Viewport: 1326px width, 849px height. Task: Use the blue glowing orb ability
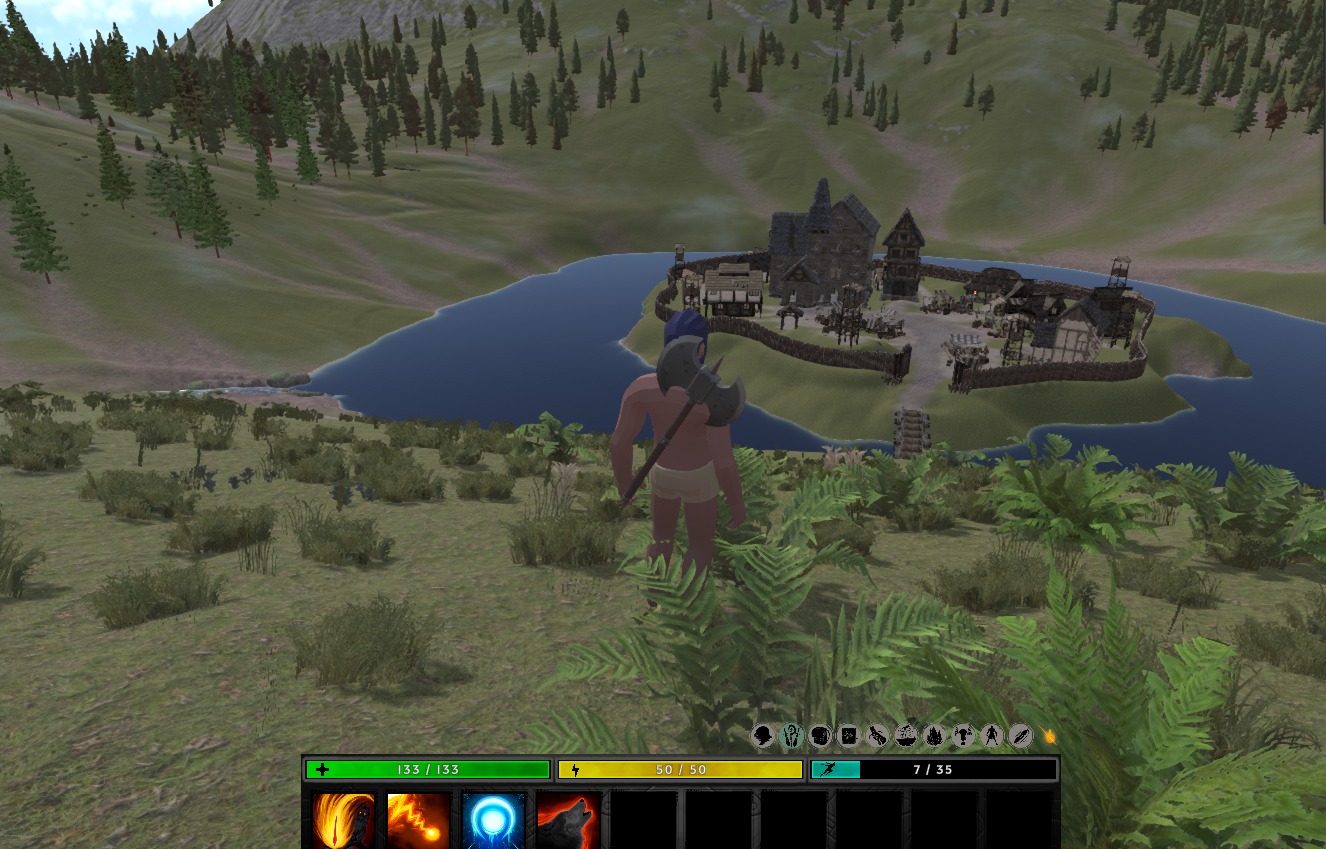coord(494,820)
